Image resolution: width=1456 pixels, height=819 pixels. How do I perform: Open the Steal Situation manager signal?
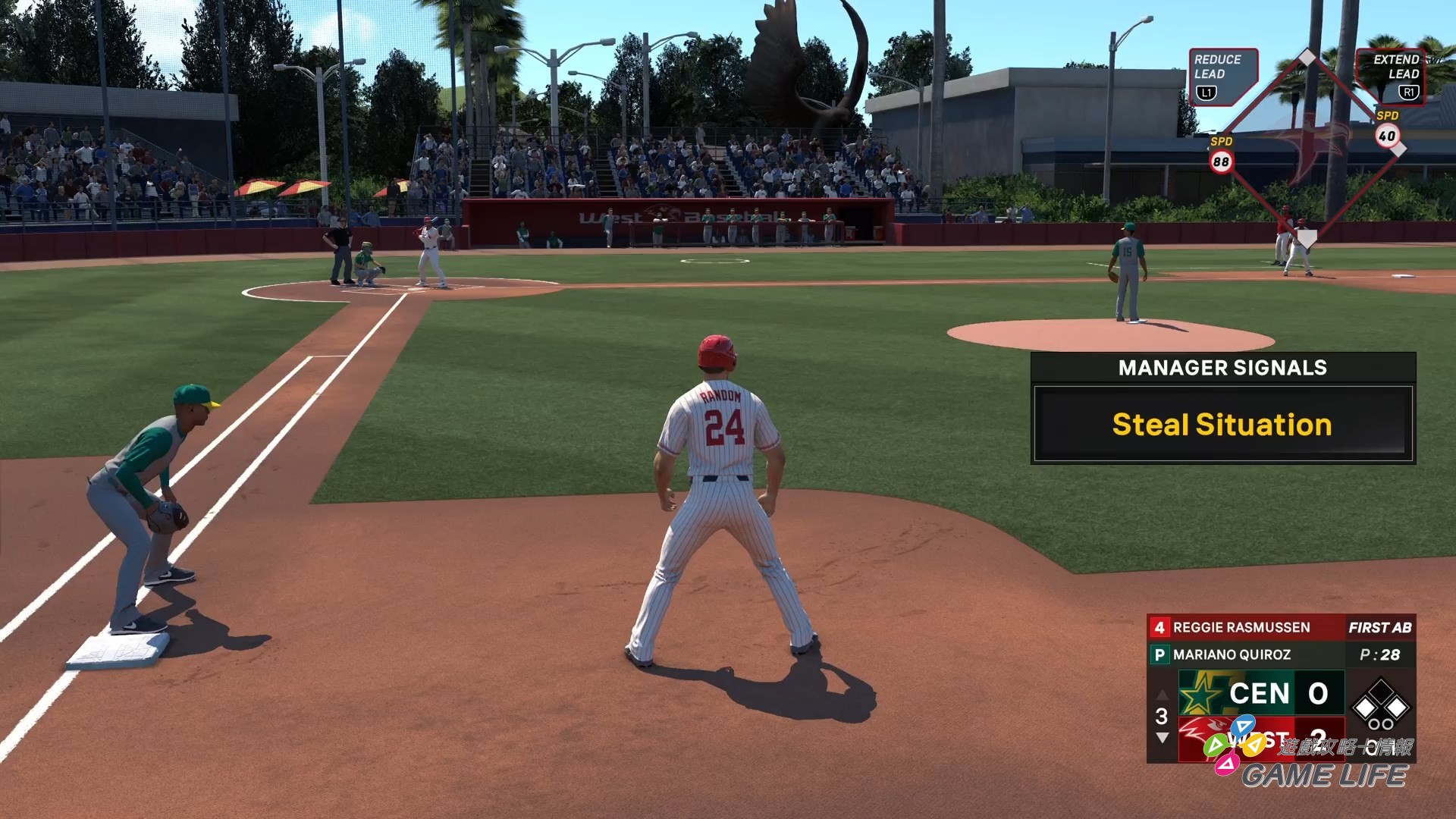[1222, 424]
